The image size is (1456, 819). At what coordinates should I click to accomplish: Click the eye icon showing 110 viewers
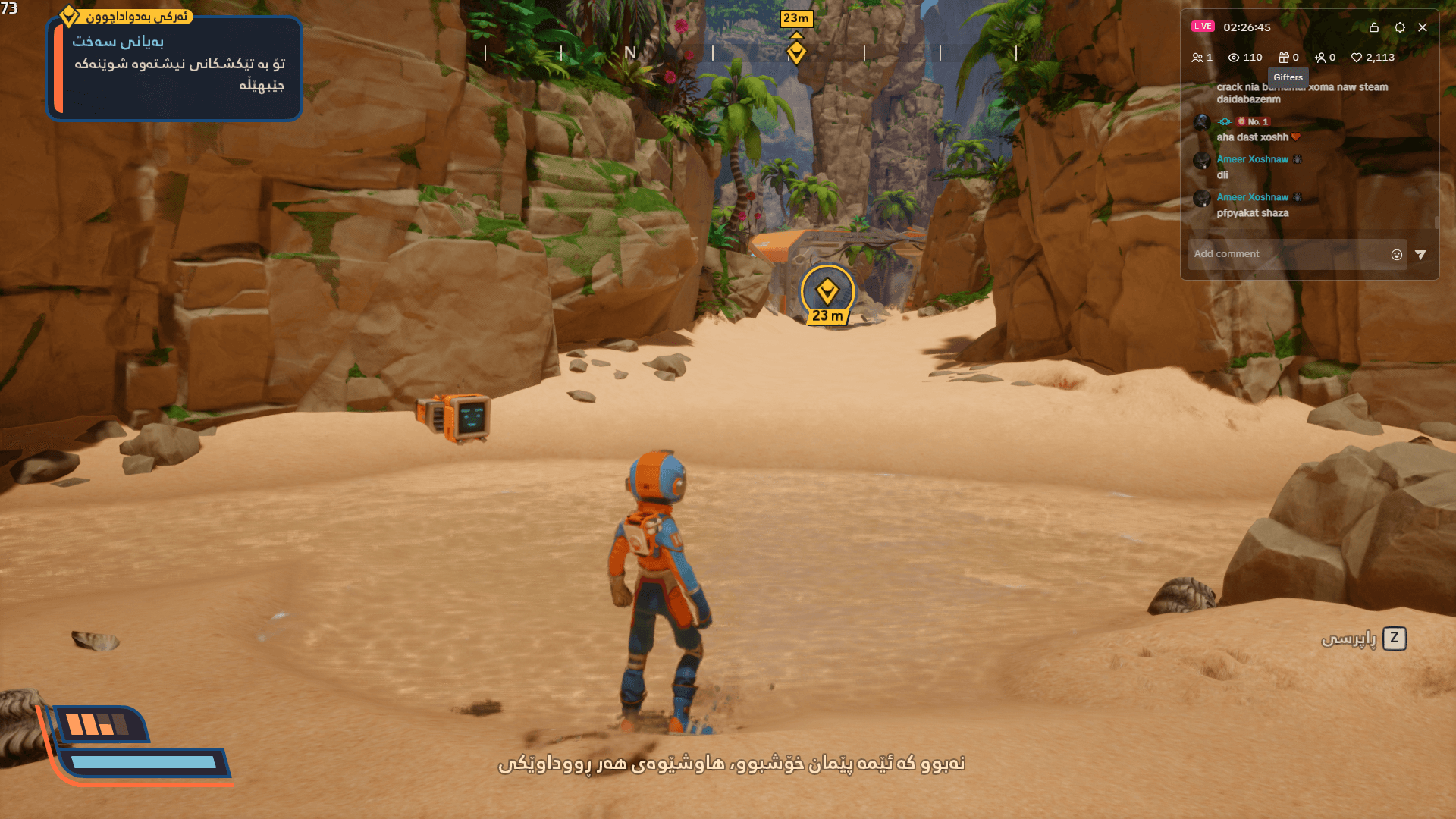click(1233, 57)
